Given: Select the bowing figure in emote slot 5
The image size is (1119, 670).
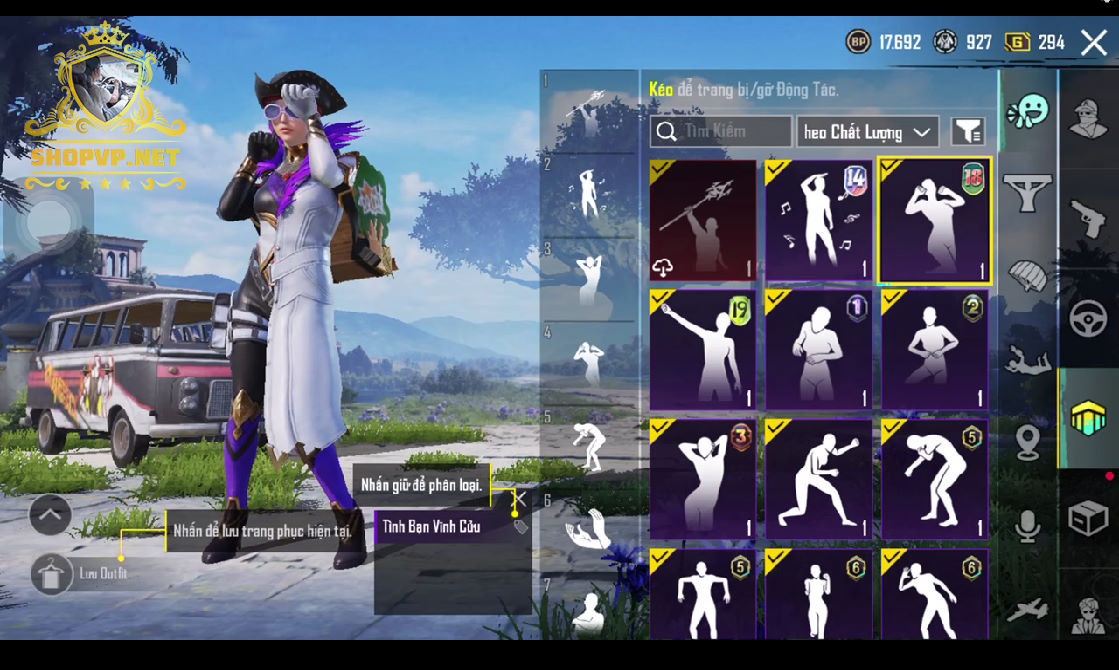Looking at the screenshot, I should coord(589,445).
